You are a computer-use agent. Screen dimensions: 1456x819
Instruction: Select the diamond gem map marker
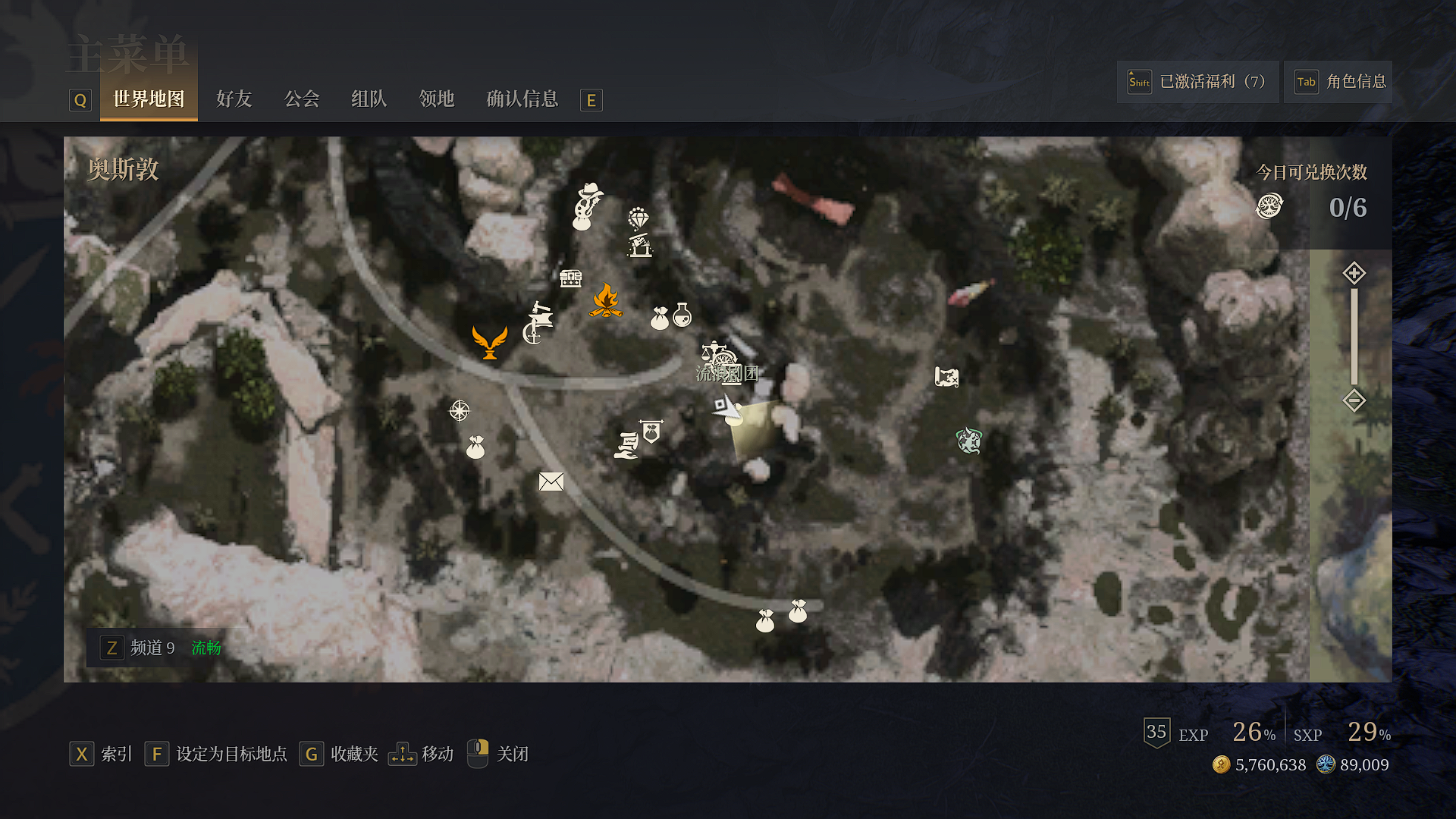tap(639, 219)
